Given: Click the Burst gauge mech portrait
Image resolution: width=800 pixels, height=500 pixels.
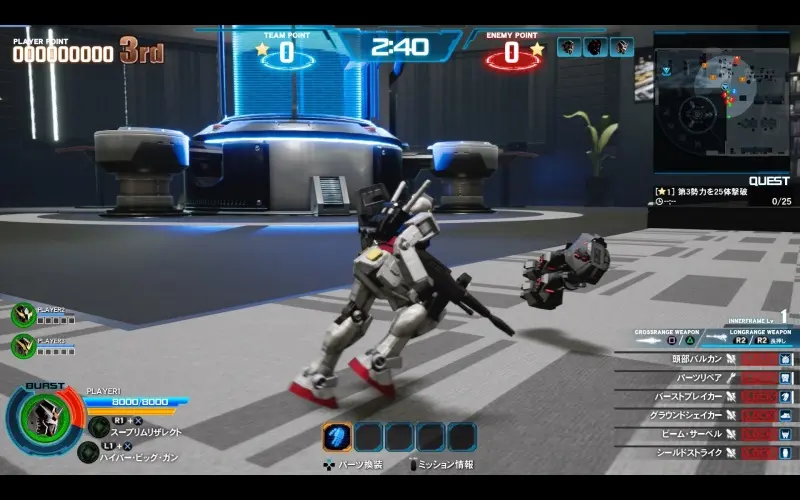Looking at the screenshot, I should tap(43, 415).
